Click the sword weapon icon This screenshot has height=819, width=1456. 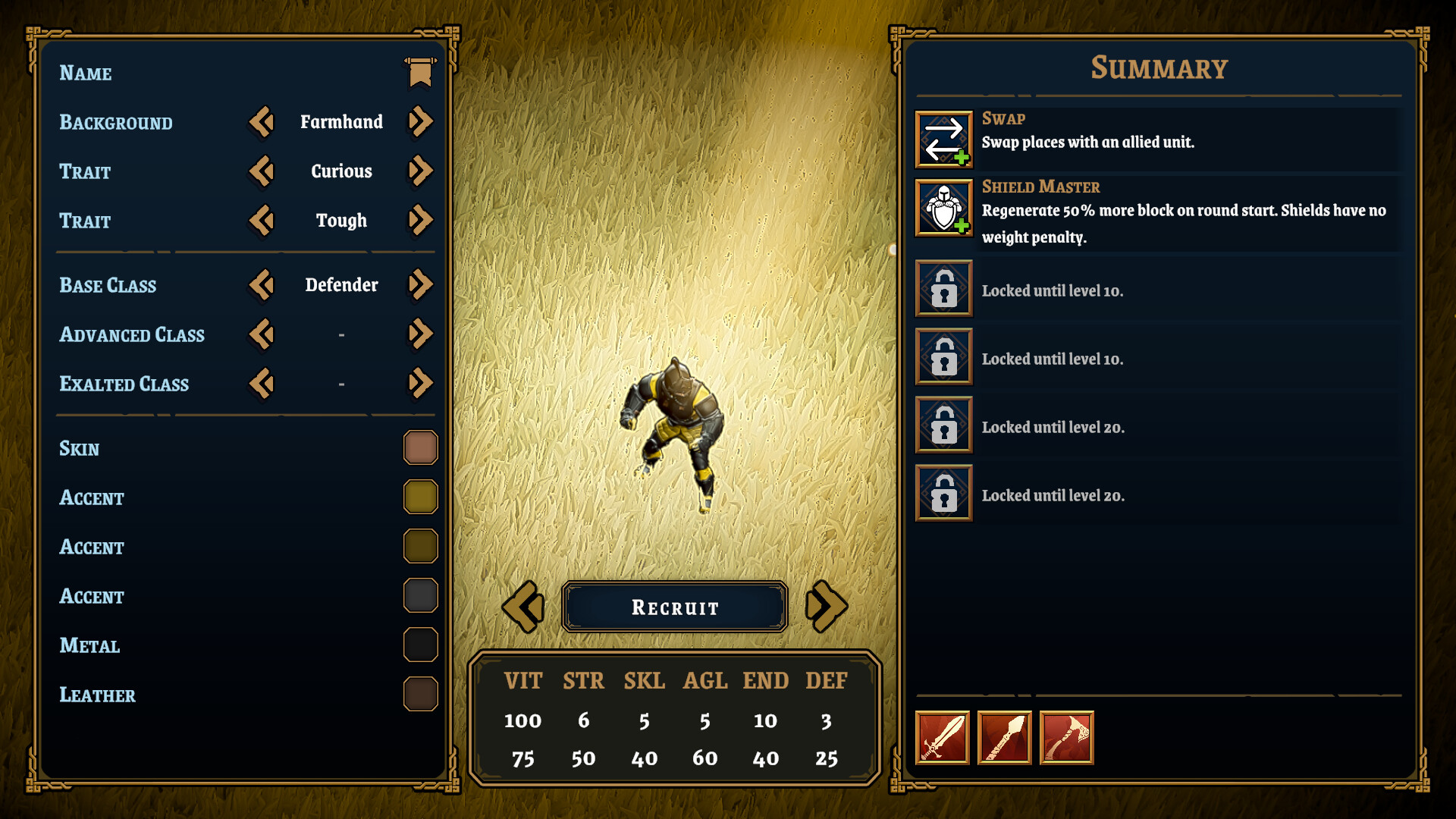tap(942, 738)
